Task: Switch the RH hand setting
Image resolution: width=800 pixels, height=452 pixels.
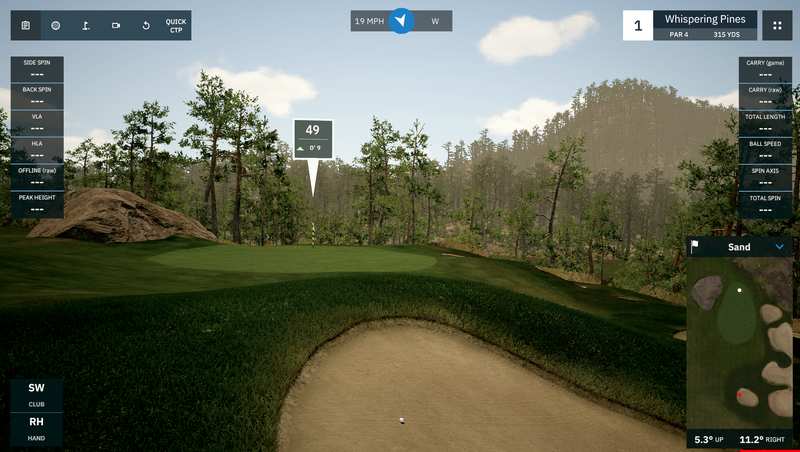Action: pos(36,427)
